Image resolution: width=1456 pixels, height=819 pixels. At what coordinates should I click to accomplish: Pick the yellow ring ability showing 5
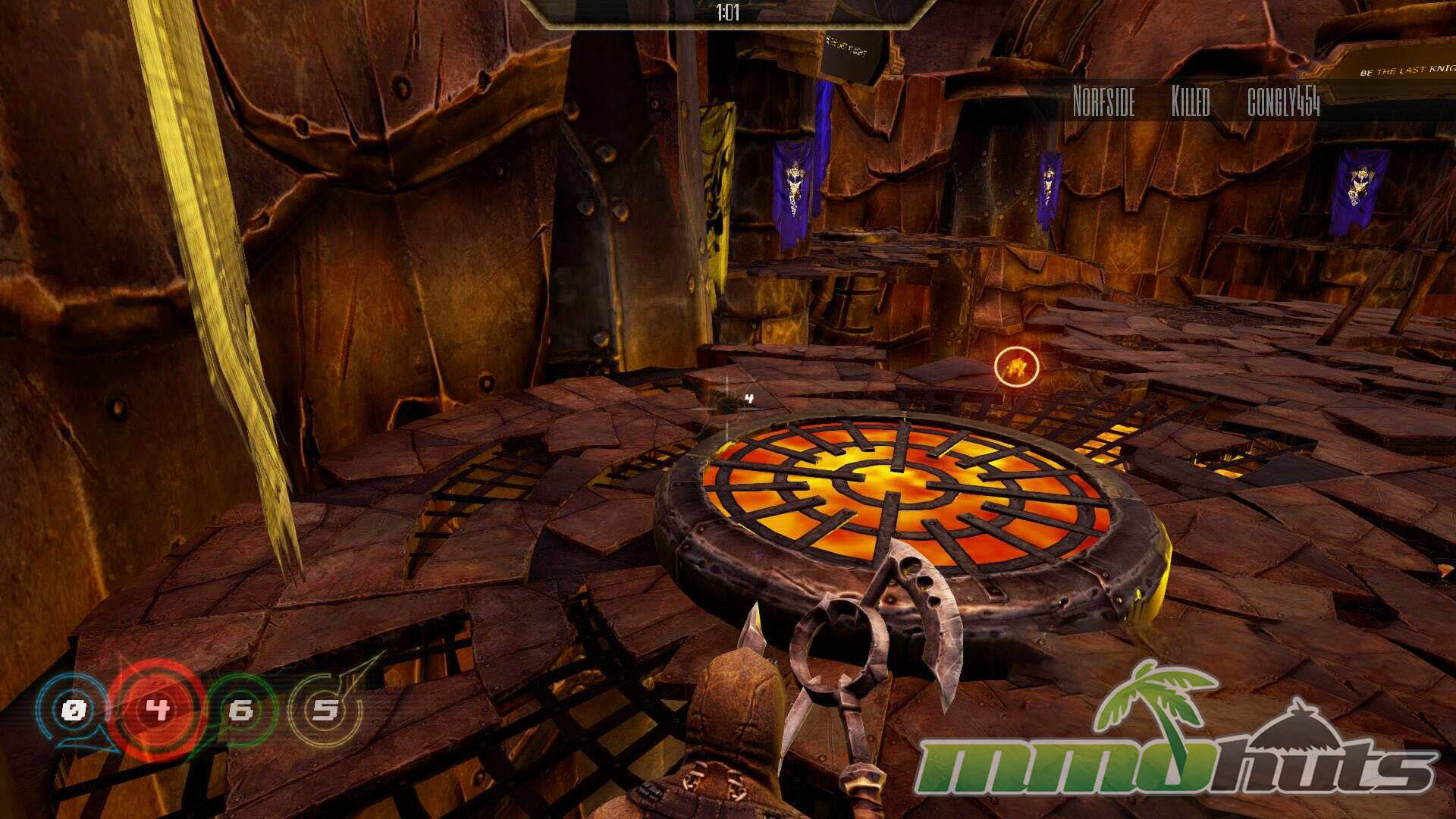(326, 711)
